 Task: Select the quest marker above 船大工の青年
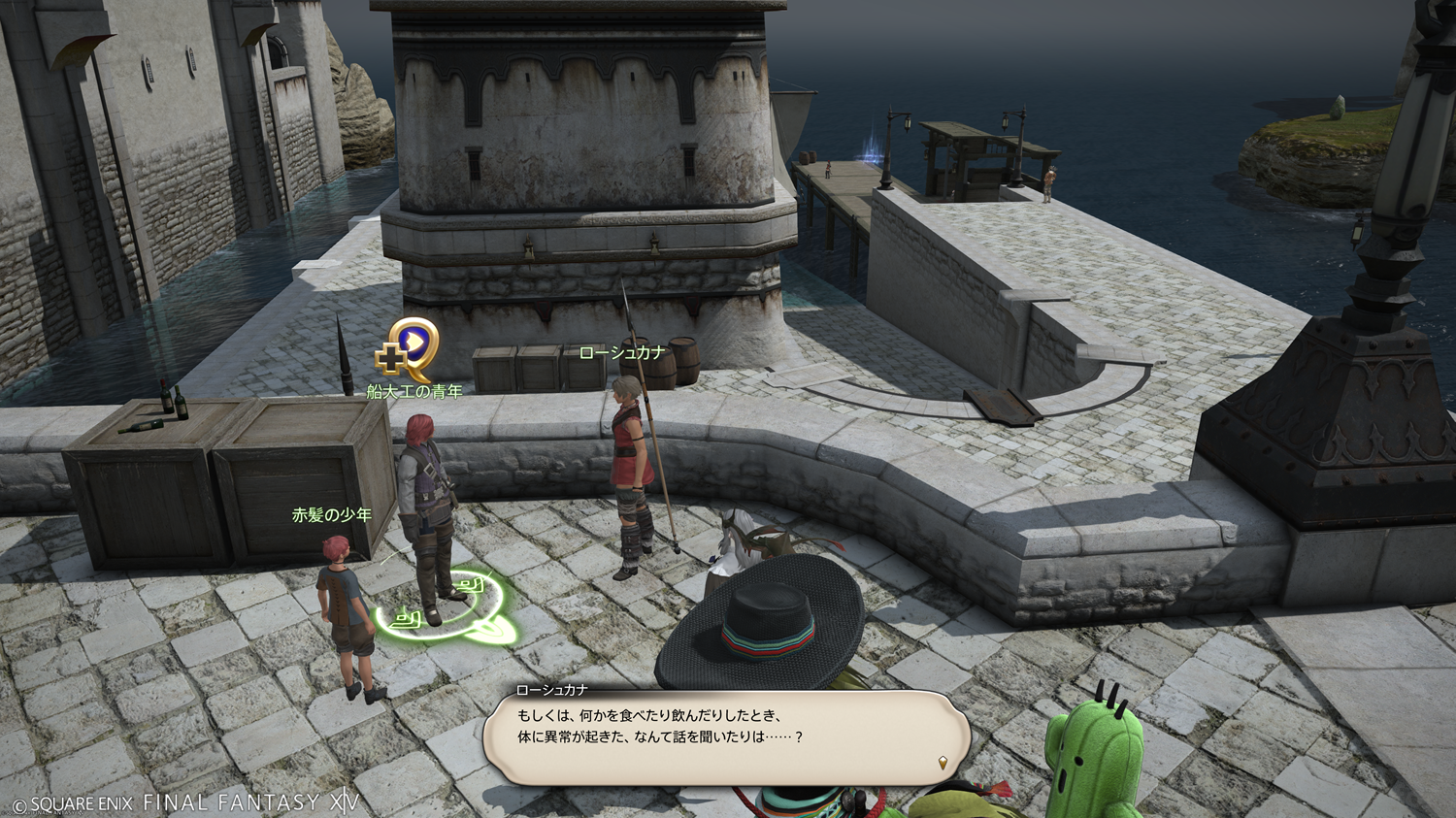click(x=410, y=349)
